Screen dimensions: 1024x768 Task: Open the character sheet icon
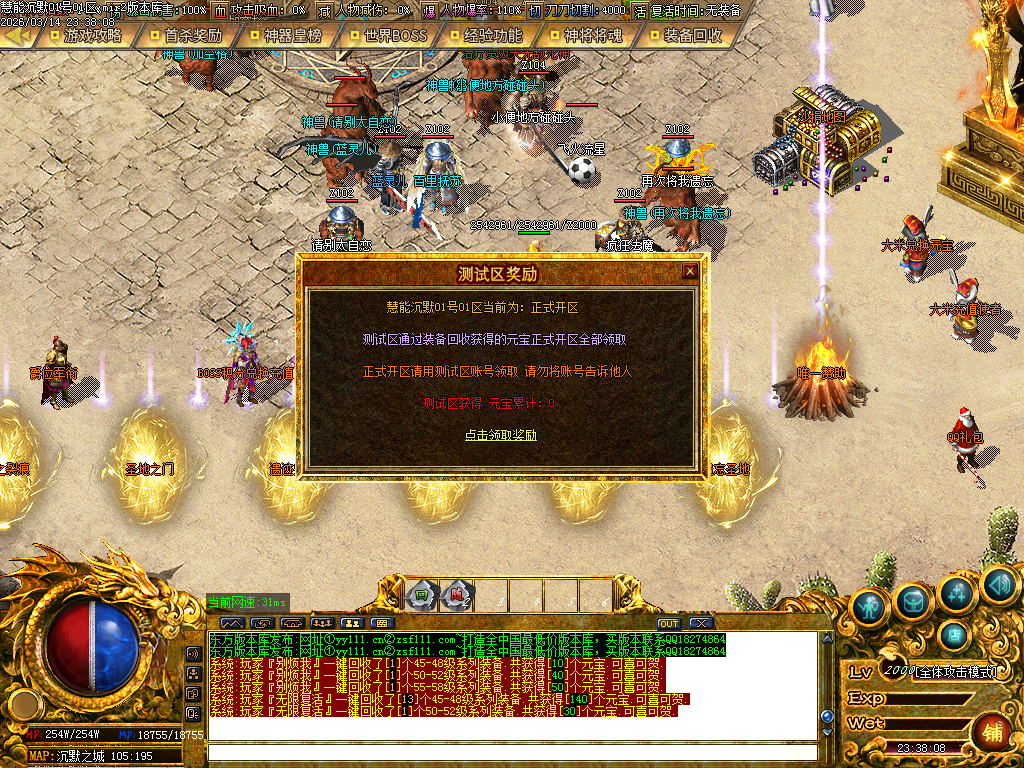871,605
